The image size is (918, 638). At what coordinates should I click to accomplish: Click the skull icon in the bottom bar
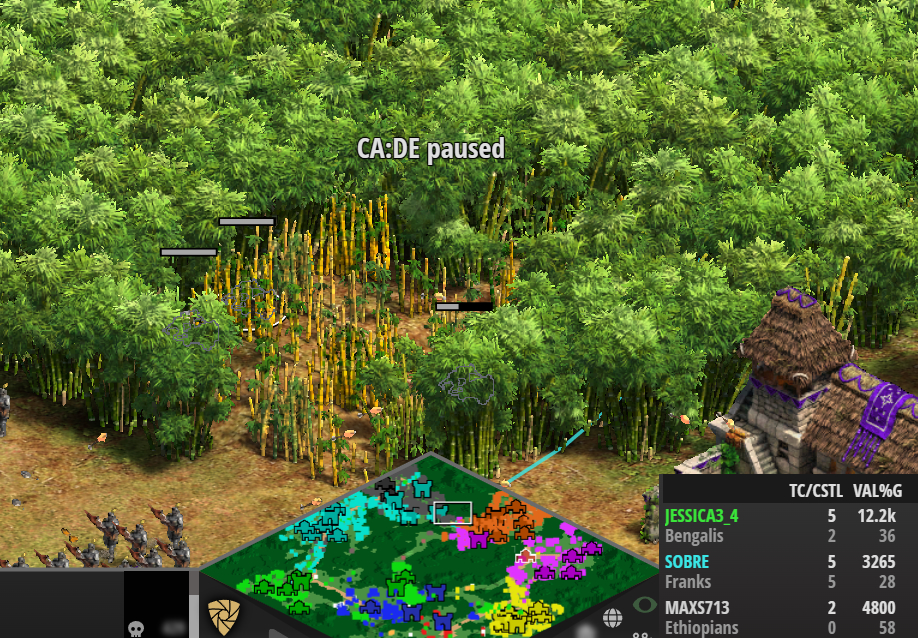coord(138,628)
